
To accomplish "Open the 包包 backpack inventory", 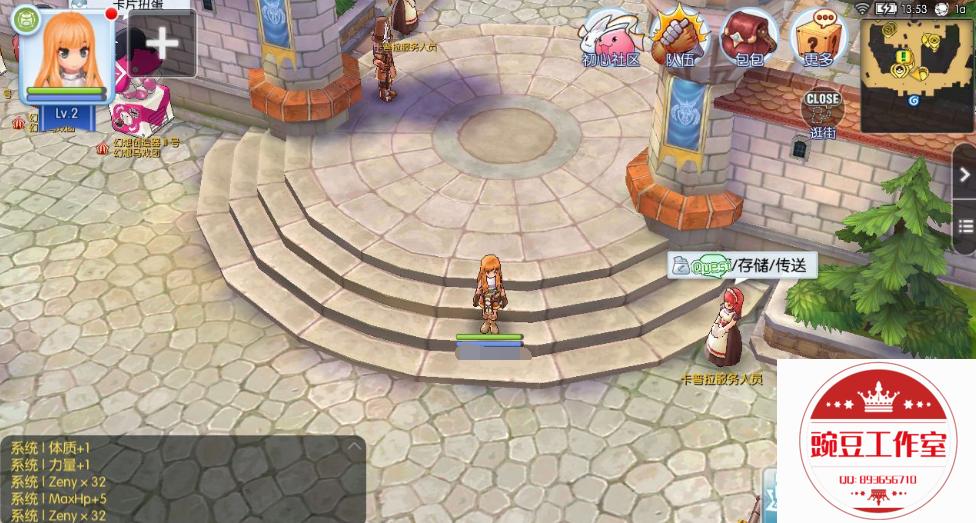I will pos(749,38).
